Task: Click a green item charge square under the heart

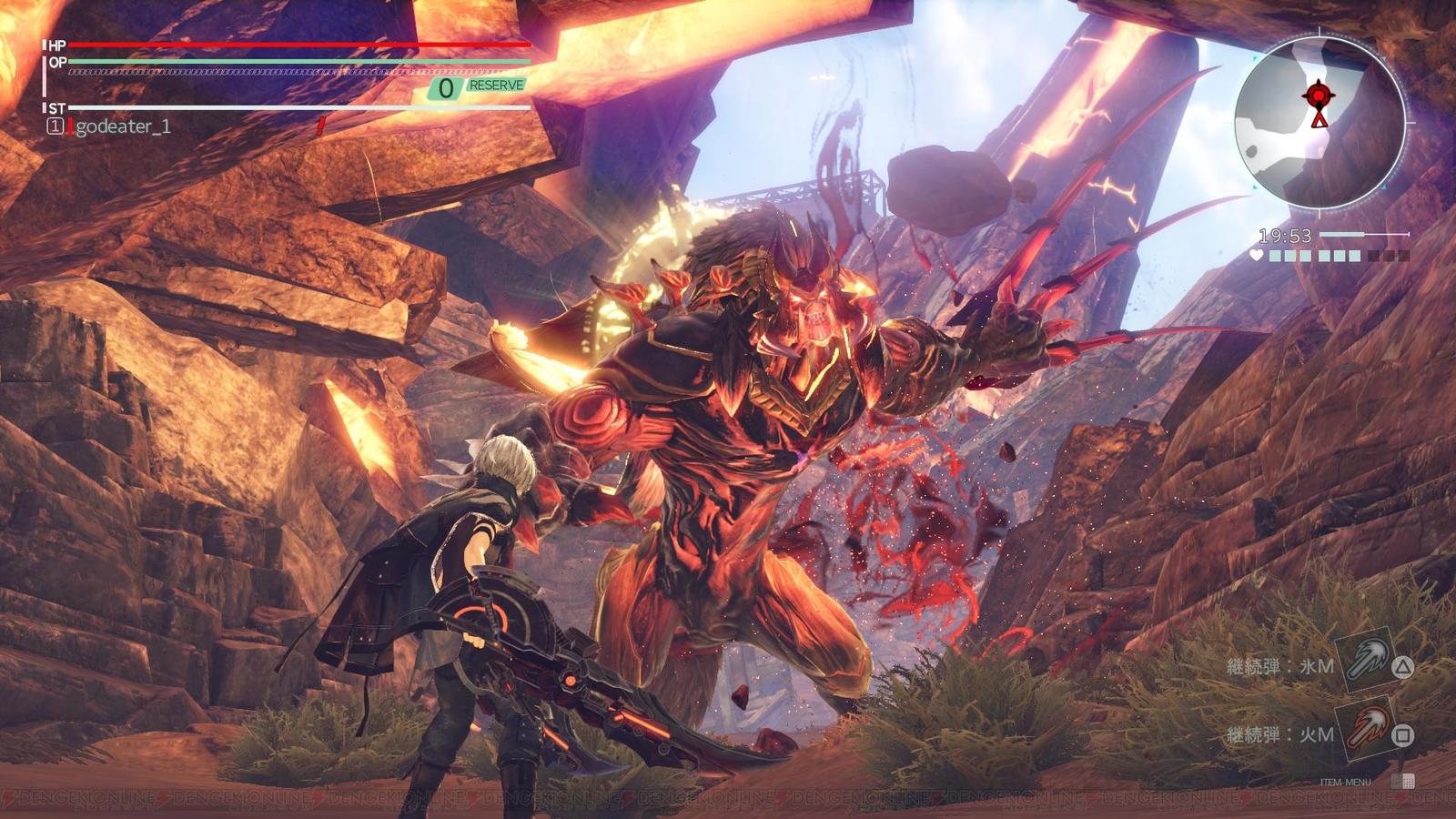Action: pos(1275,256)
